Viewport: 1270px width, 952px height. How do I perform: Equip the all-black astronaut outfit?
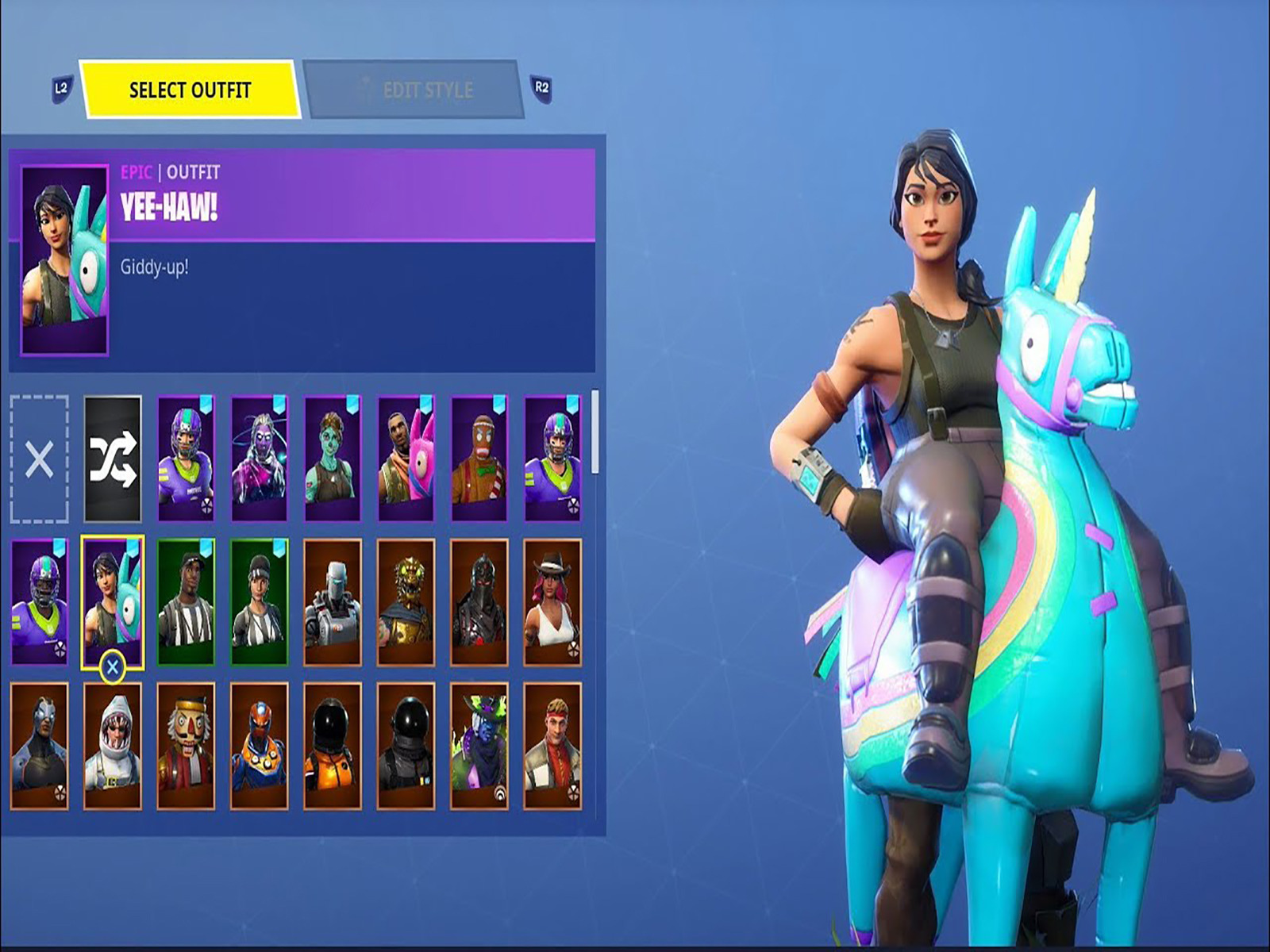click(x=406, y=746)
